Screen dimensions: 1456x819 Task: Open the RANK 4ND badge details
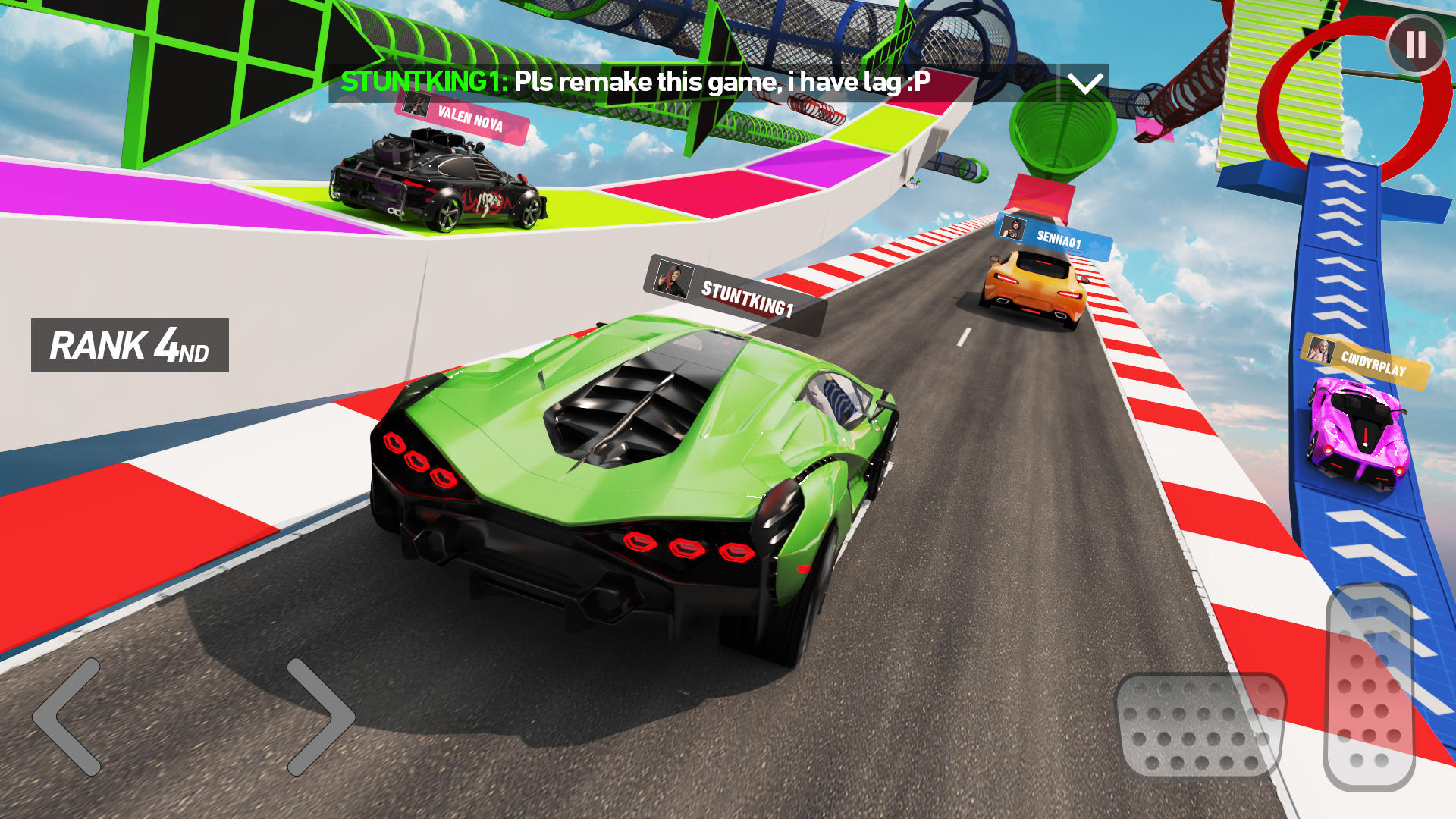[129, 346]
